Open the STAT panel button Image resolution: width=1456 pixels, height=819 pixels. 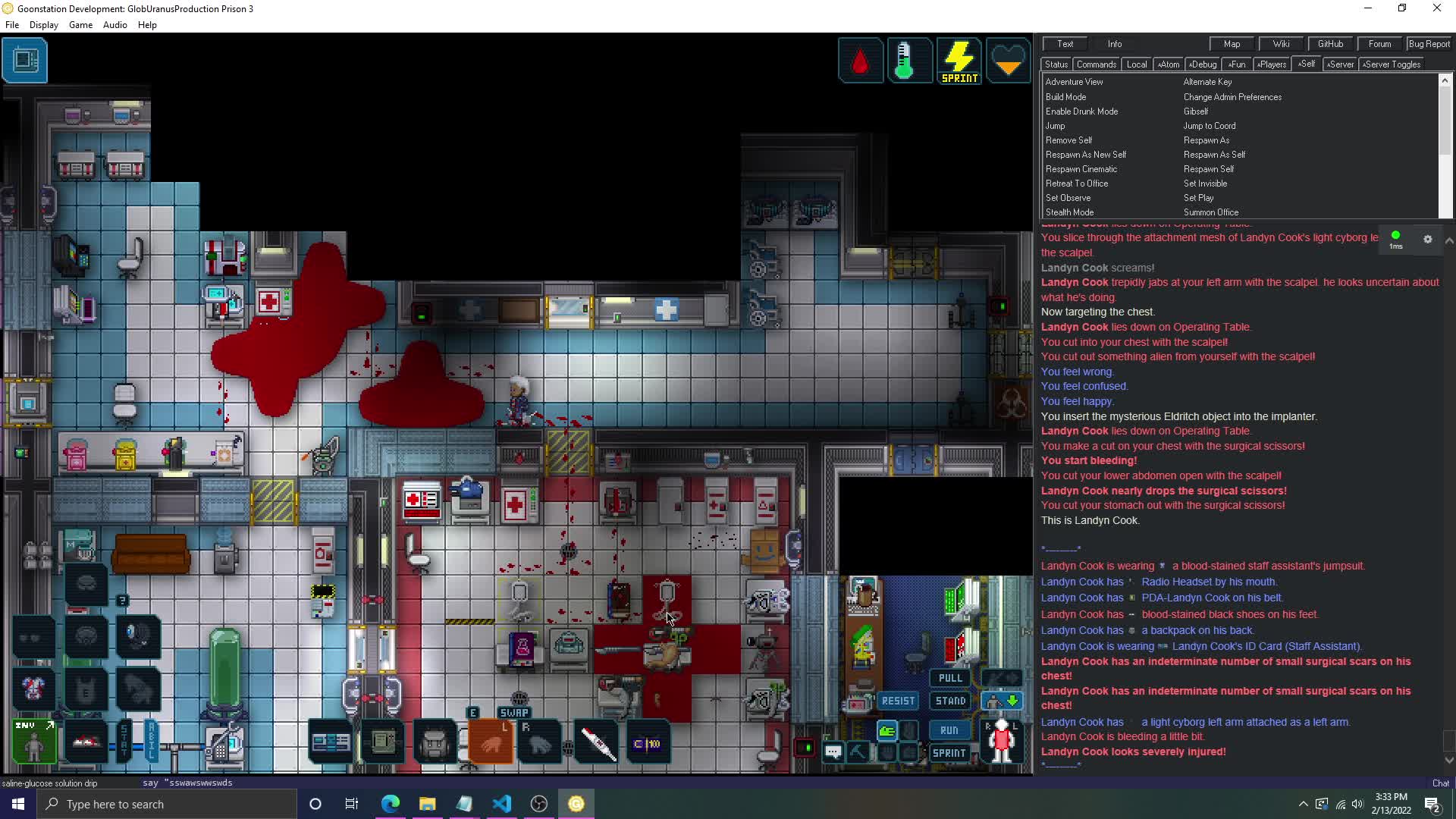[x=124, y=740]
